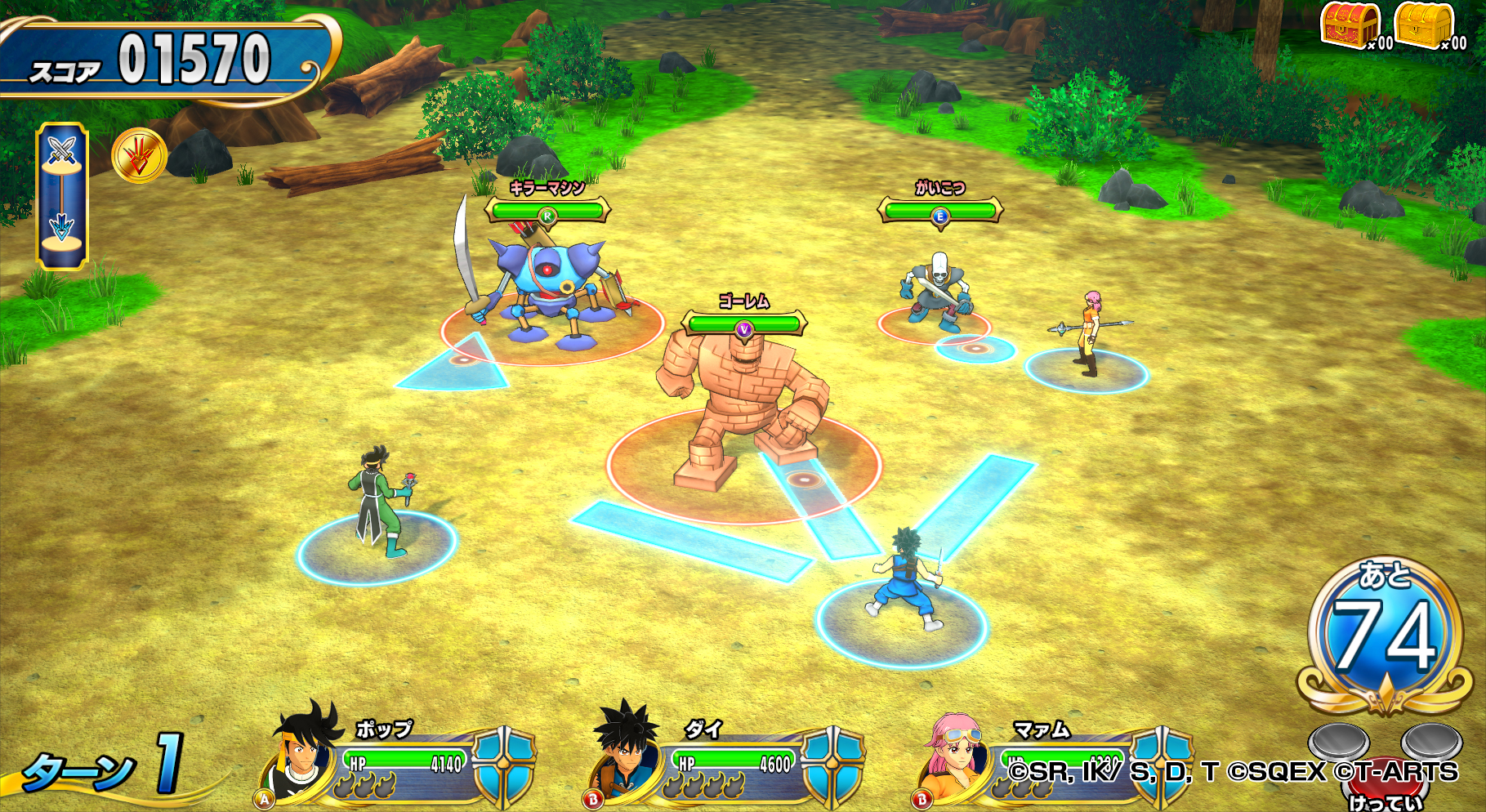Click the red treasure chest icon
The image size is (1486, 812).
(1350, 25)
